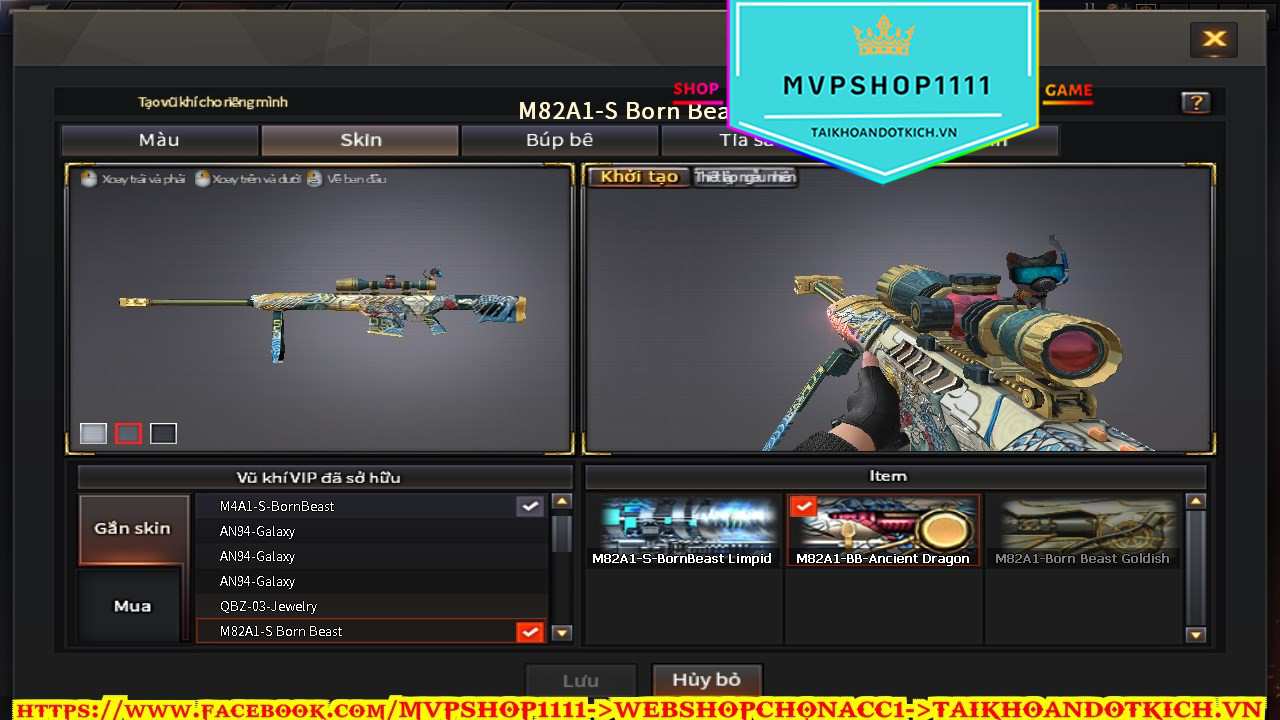This screenshot has width=1280, height=720.
Task: Open the question mark help button
Action: (1195, 102)
